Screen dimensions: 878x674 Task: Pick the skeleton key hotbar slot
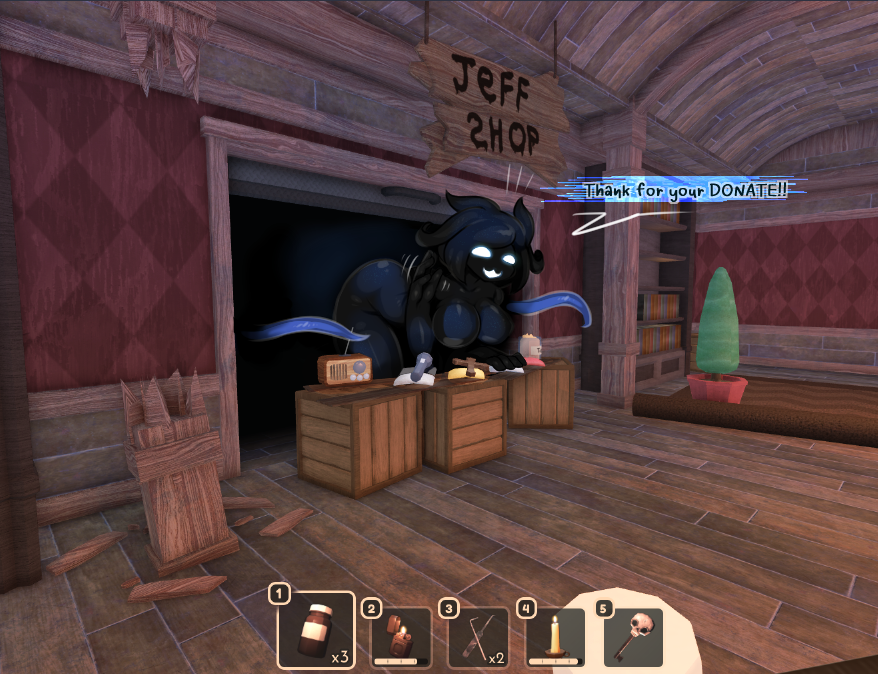(x=633, y=636)
